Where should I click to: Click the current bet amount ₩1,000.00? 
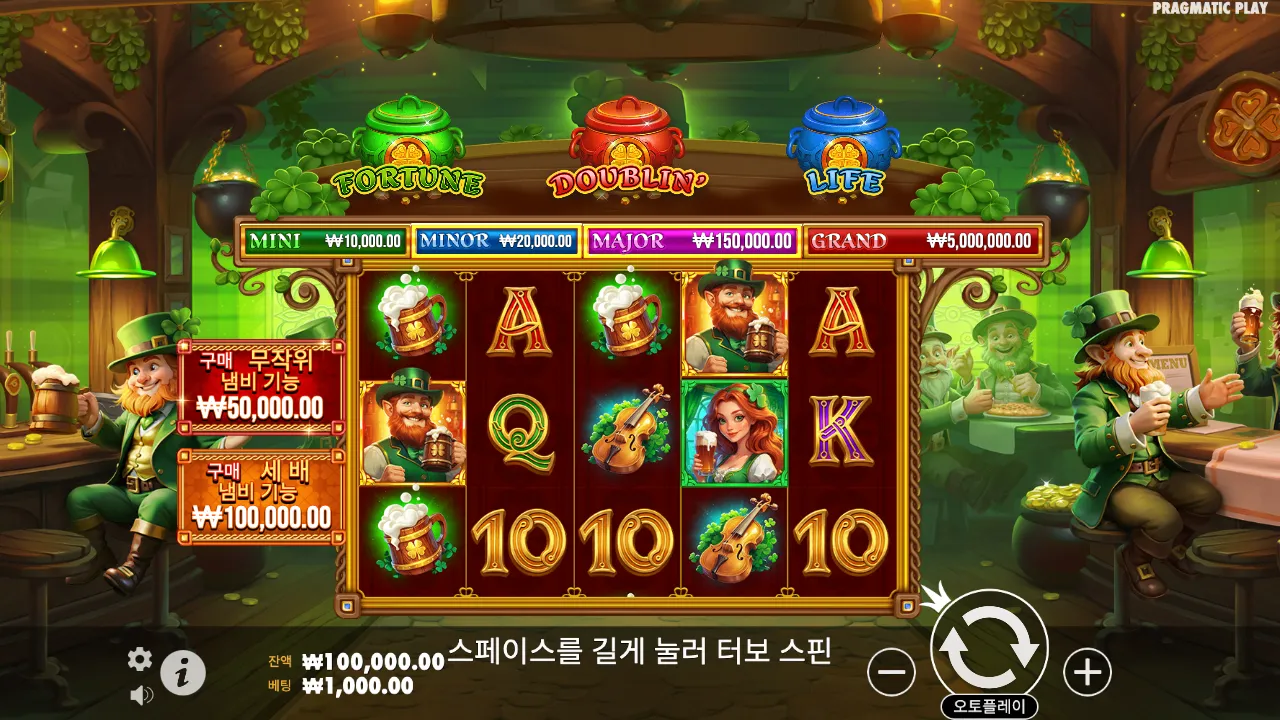pyautogui.click(x=360, y=685)
